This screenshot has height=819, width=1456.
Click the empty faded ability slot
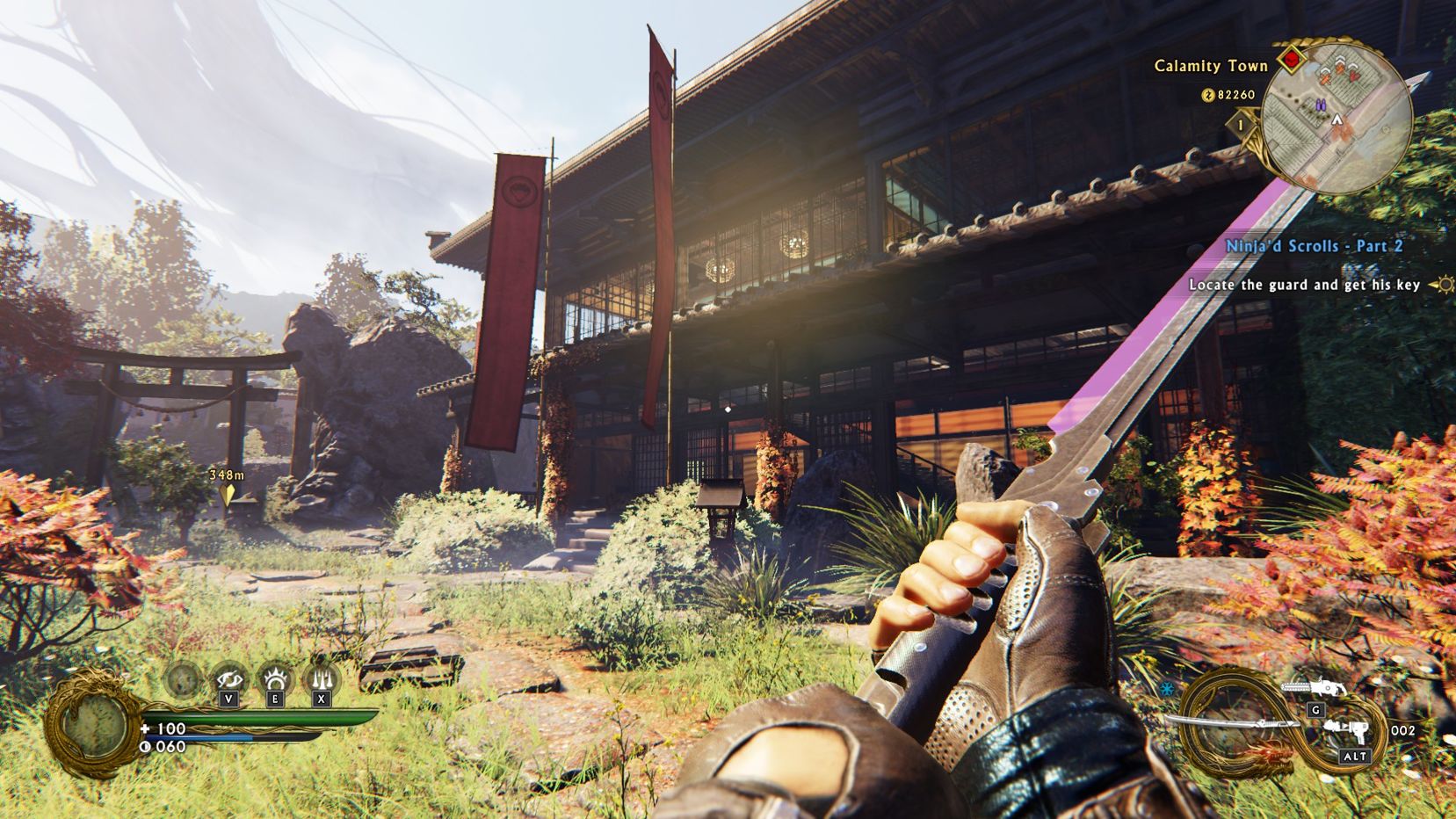click(x=183, y=678)
